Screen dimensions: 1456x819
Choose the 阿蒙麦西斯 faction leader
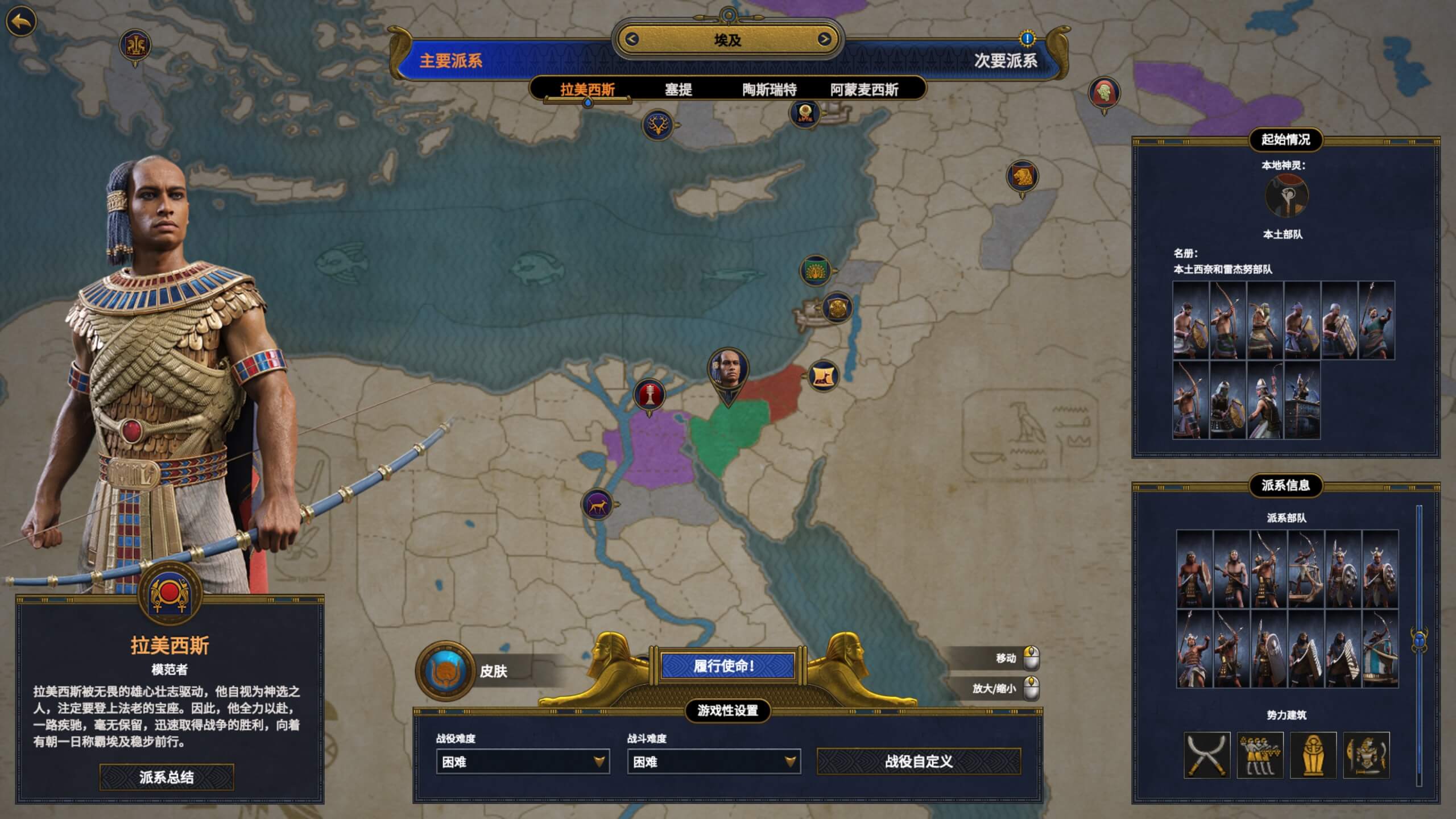coord(864,89)
